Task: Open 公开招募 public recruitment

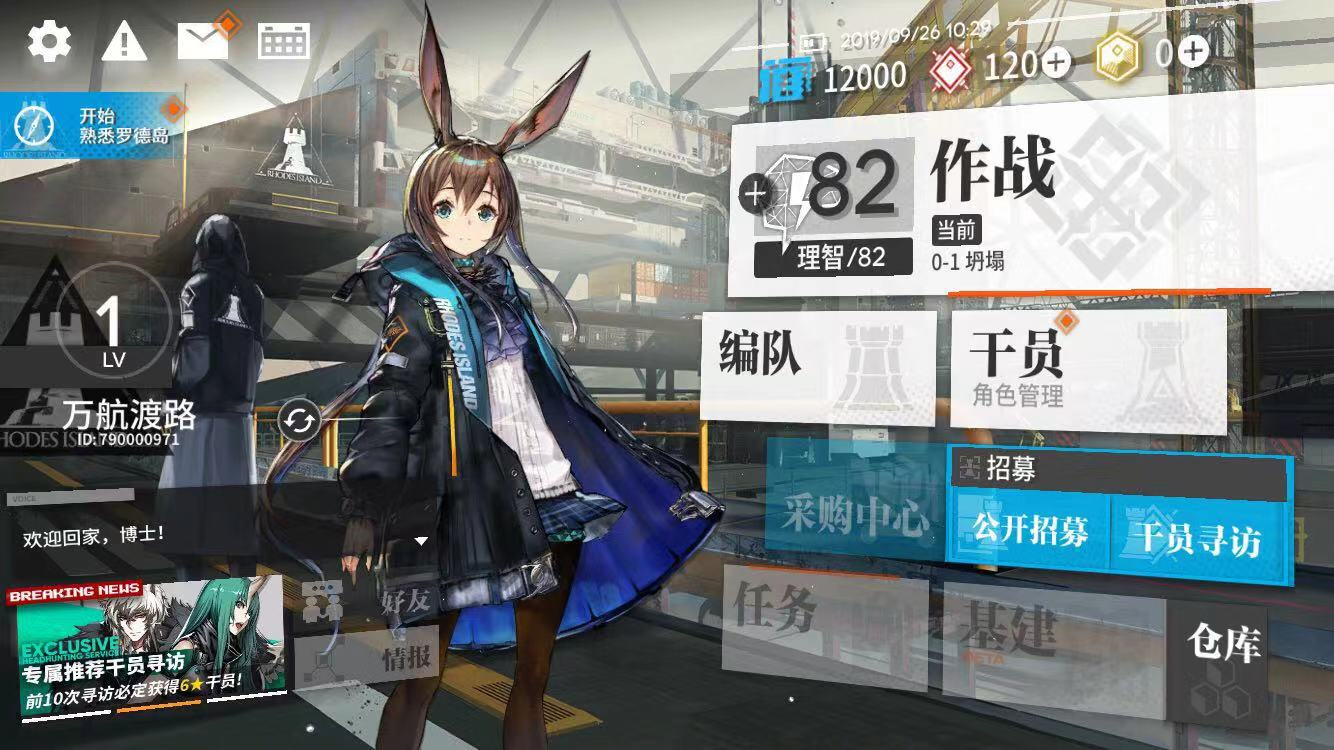Action: (1030, 532)
